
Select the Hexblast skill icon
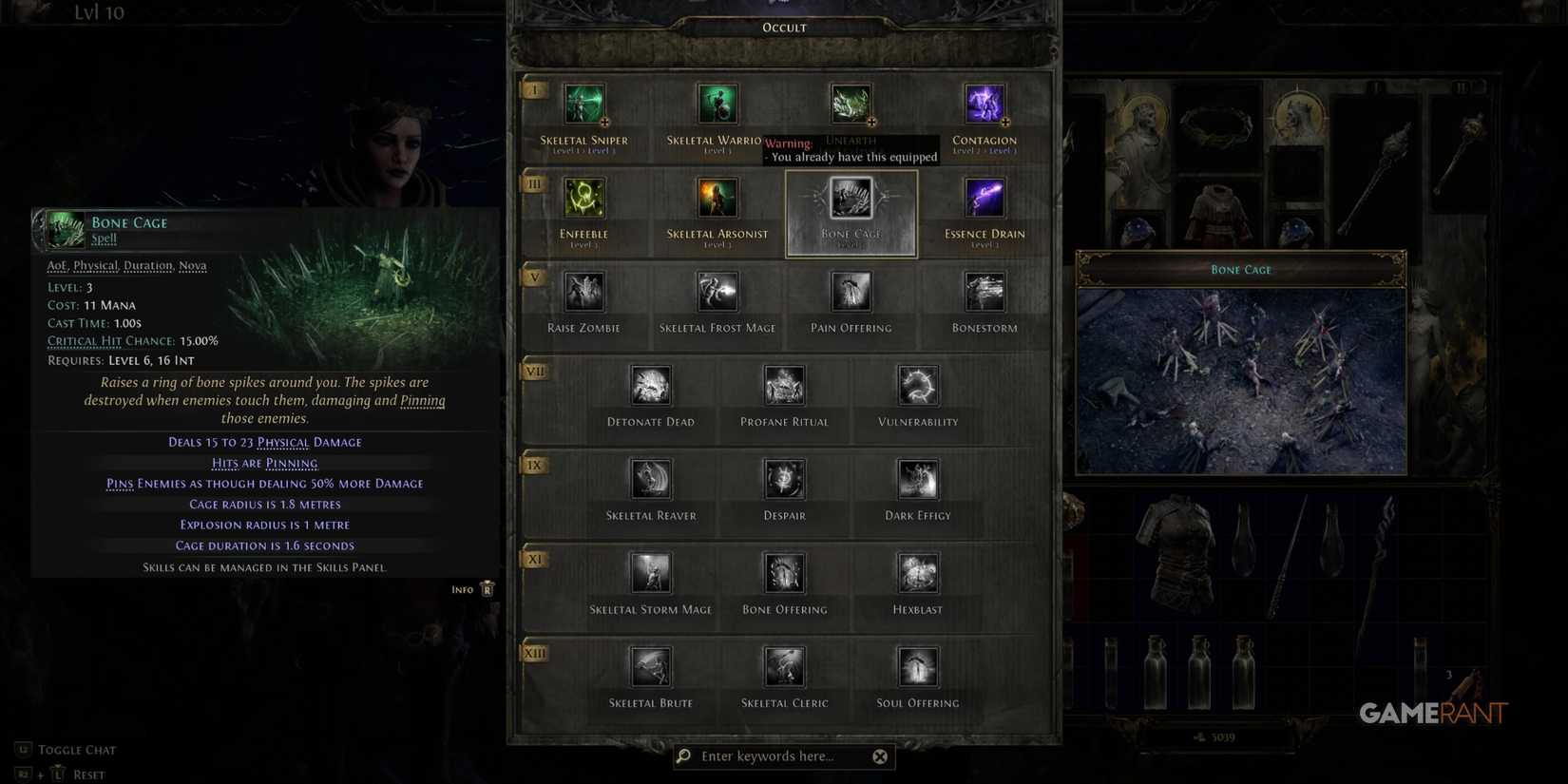(x=917, y=573)
